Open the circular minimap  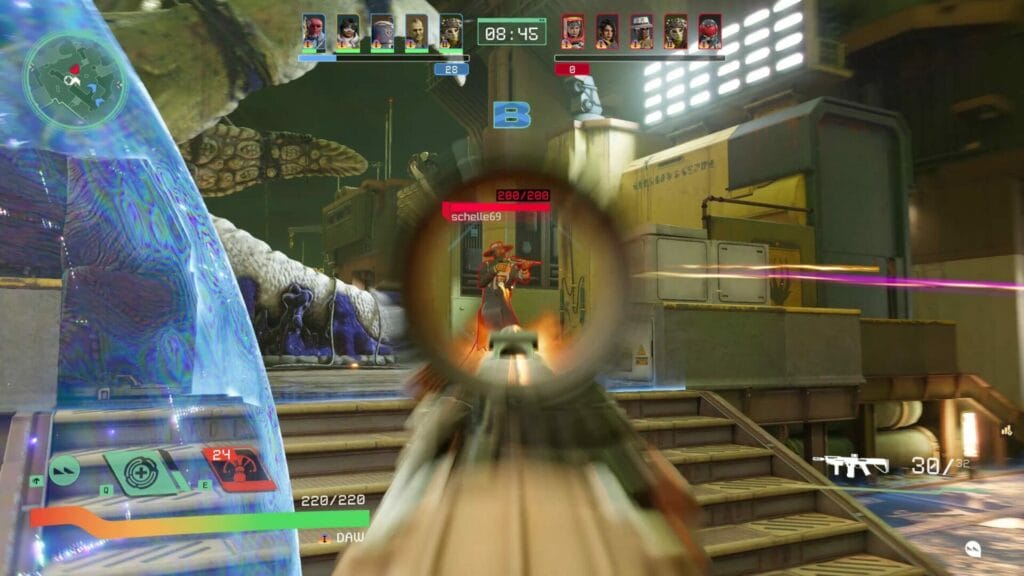[75, 77]
